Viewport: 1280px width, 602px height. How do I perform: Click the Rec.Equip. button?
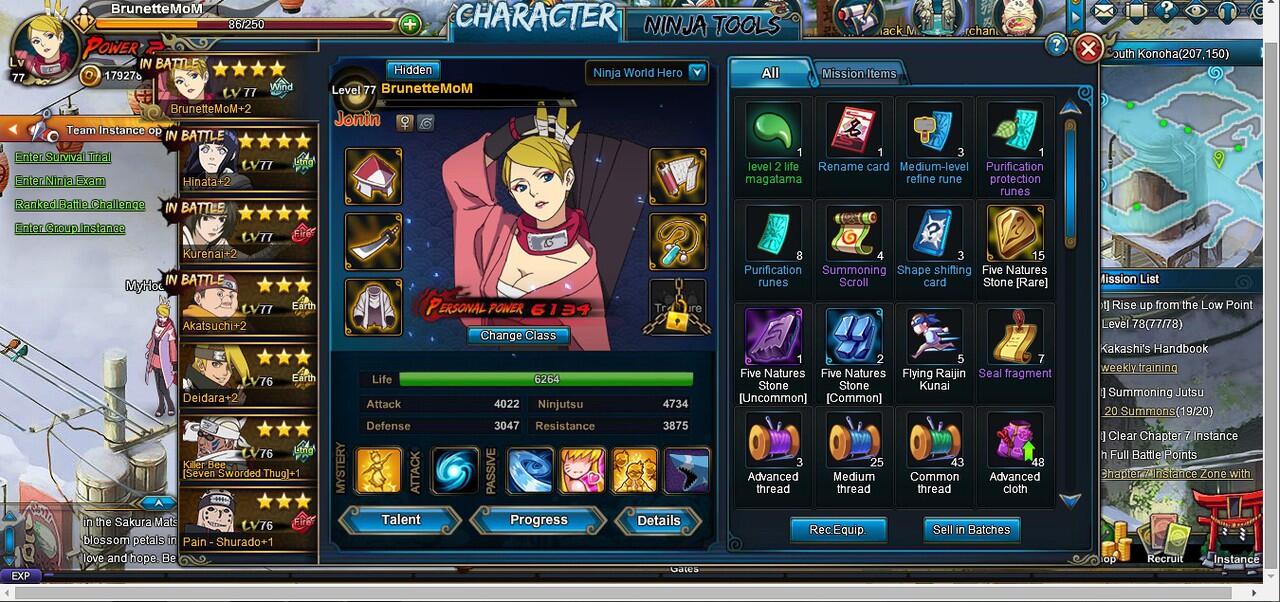pyautogui.click(x=837, y=530)
